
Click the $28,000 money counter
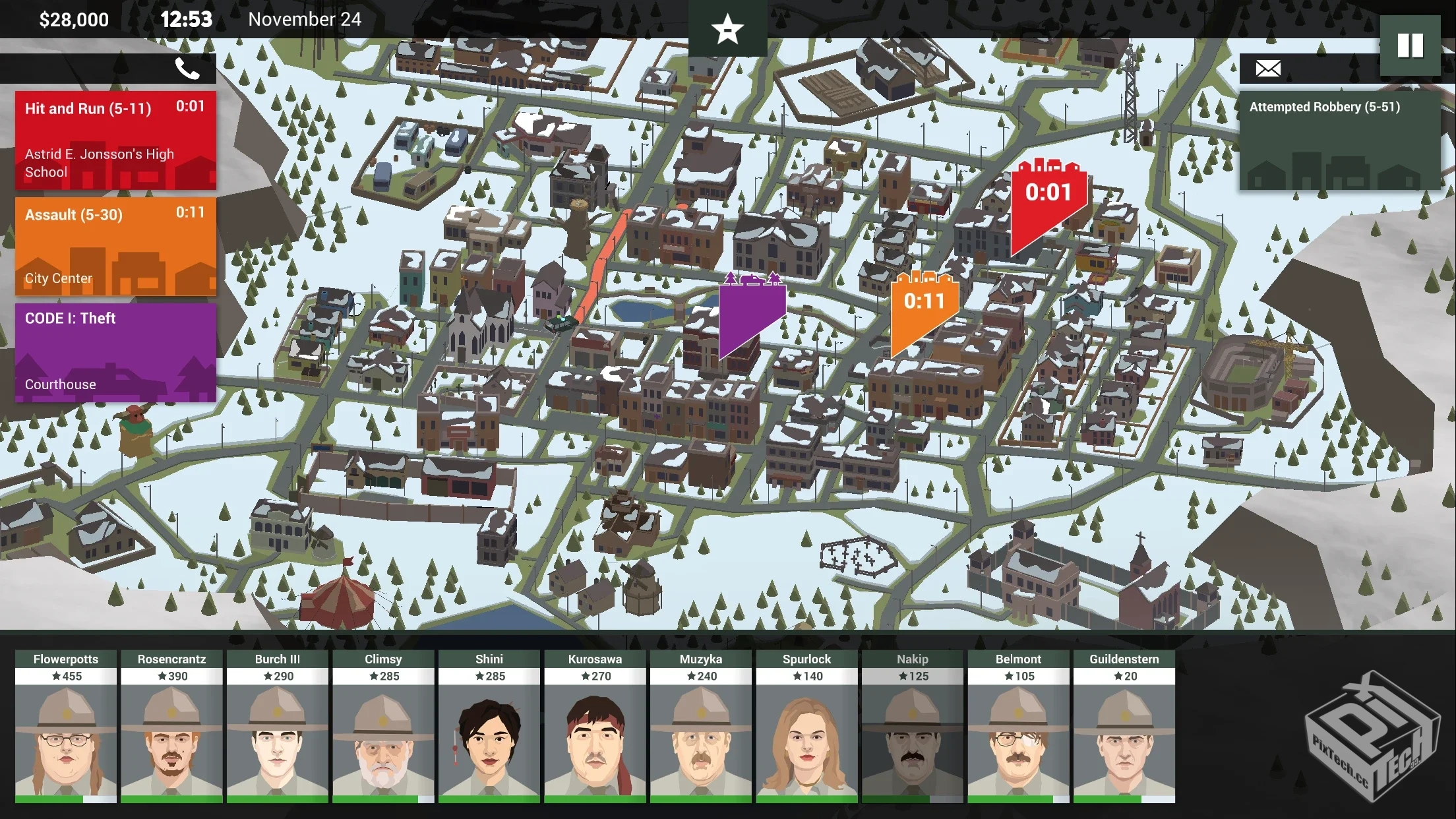click(x=73, y=19)
